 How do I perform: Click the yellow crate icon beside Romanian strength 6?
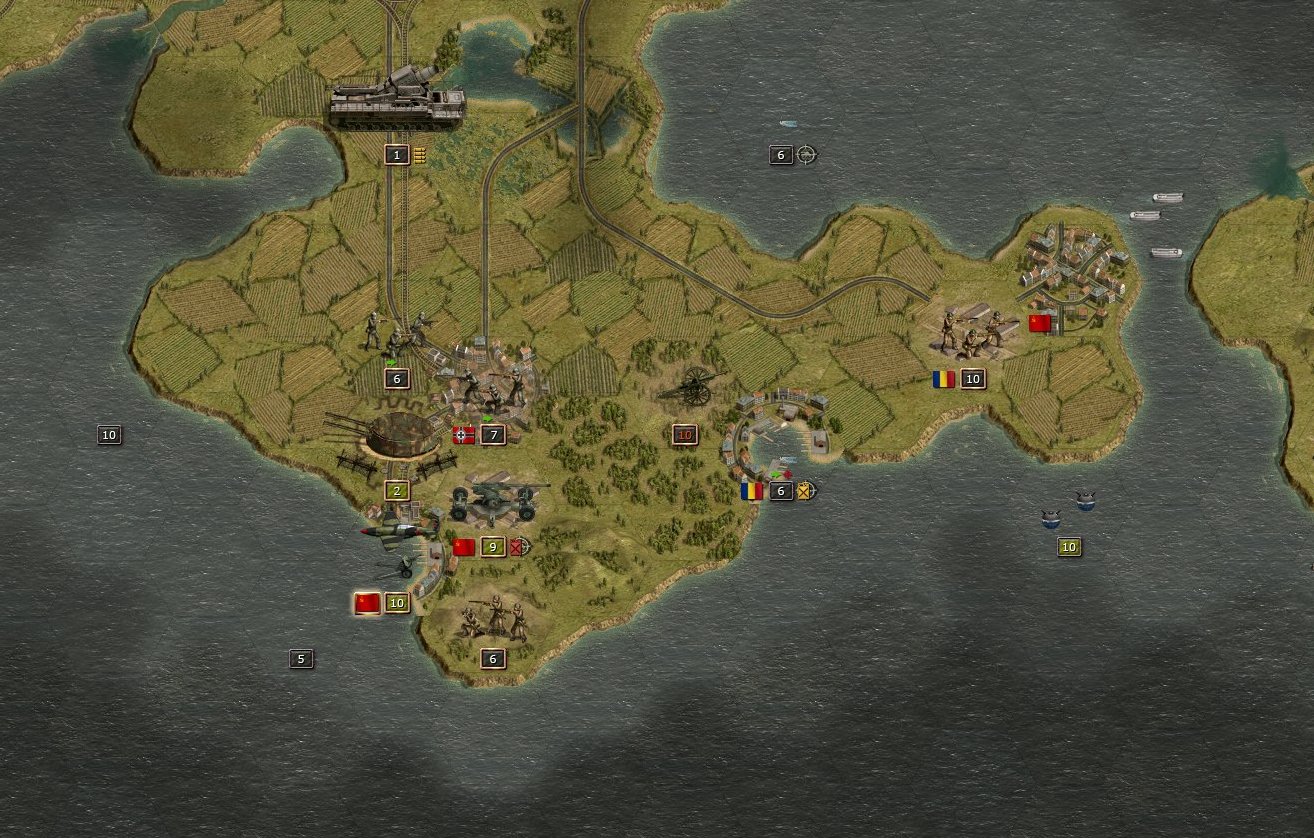pyautogui.click(x=805, y=492)
